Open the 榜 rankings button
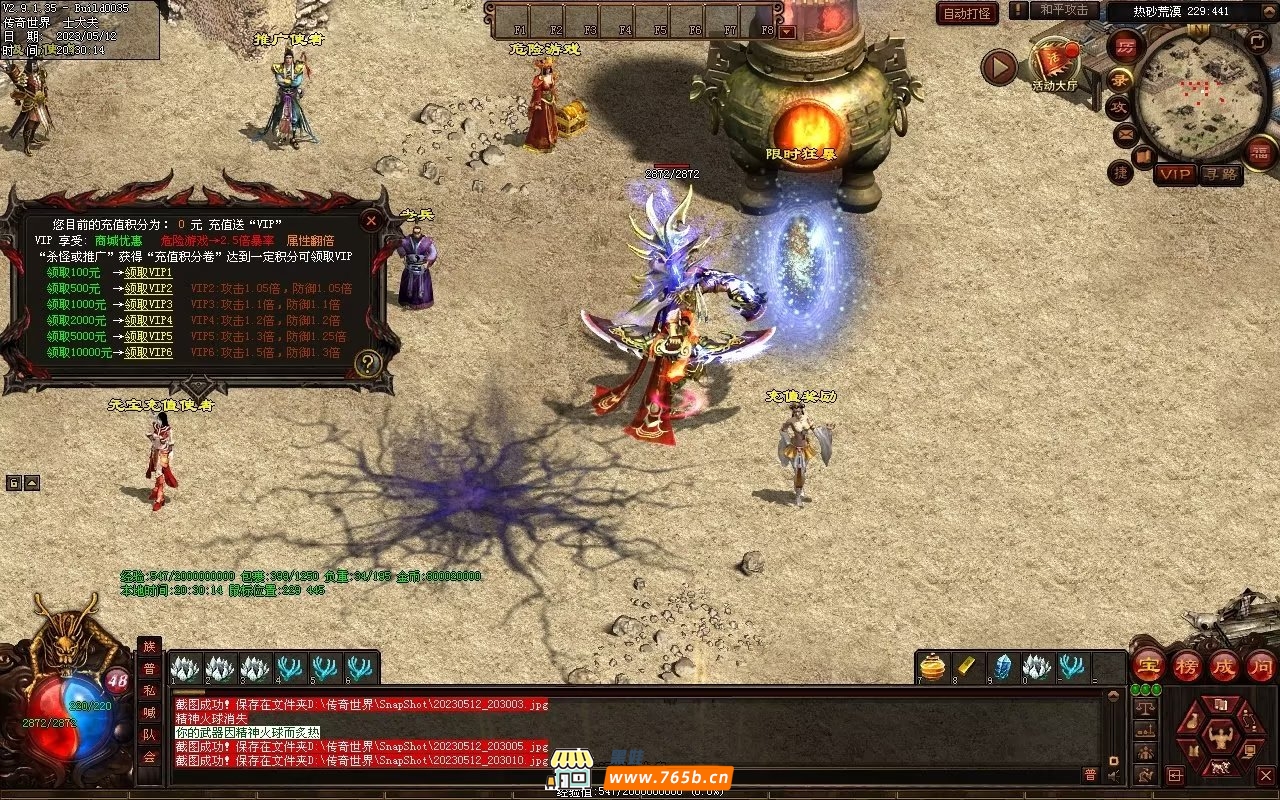This screenshot has height=800, width=1280. [x=1186, y=665]
